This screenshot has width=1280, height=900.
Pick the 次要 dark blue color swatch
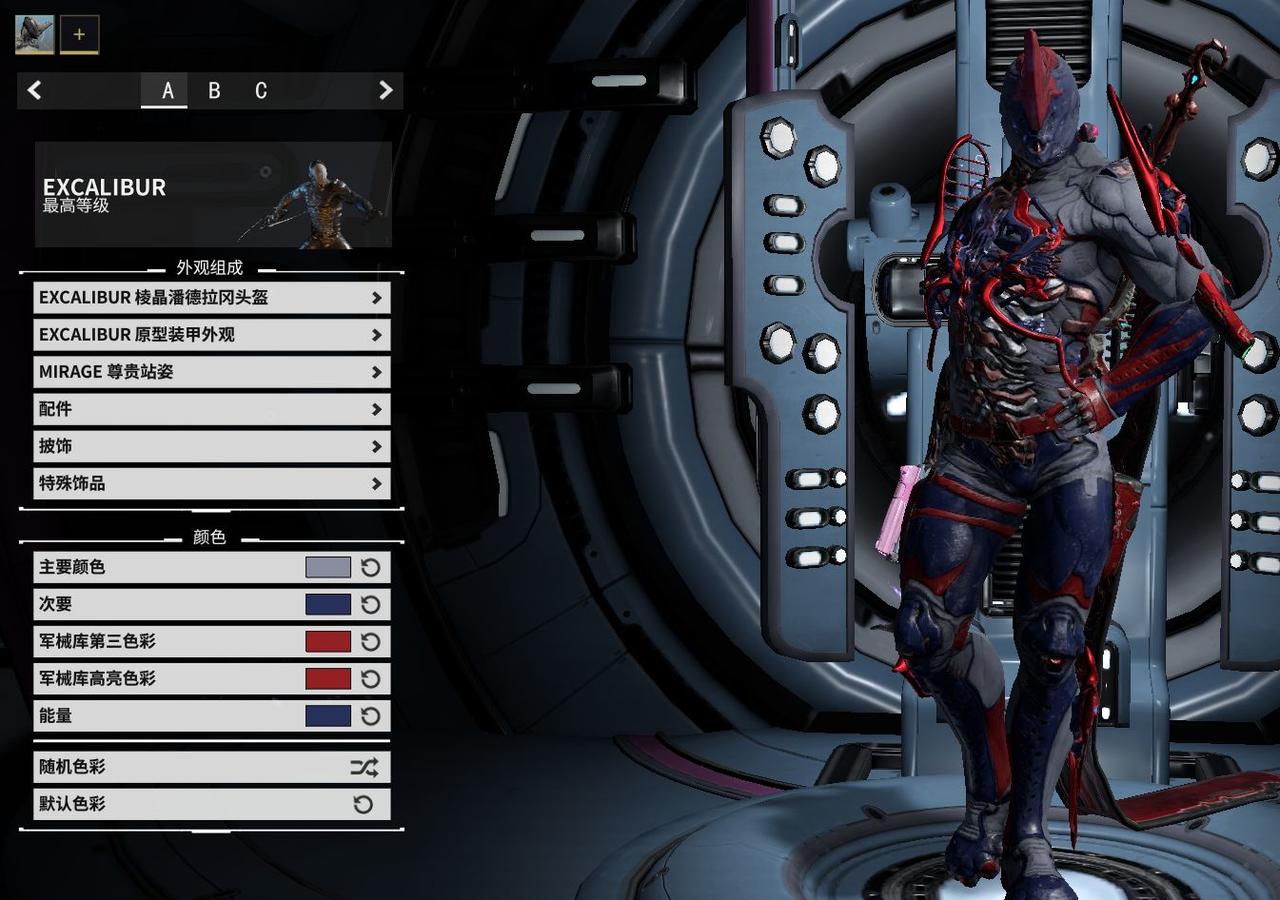click(328, 605)
